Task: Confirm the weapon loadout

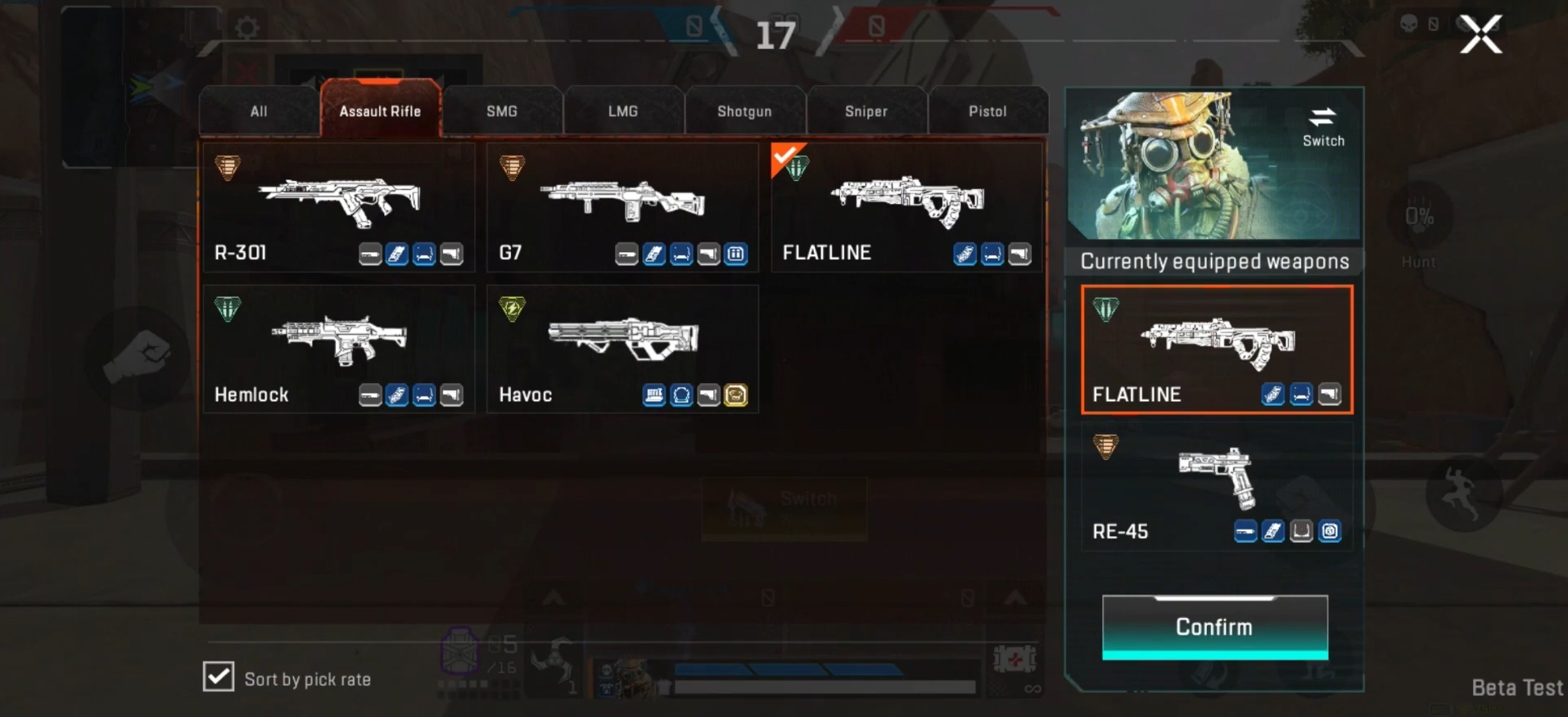Action: pyautogui.click(x=1214, y=627)
